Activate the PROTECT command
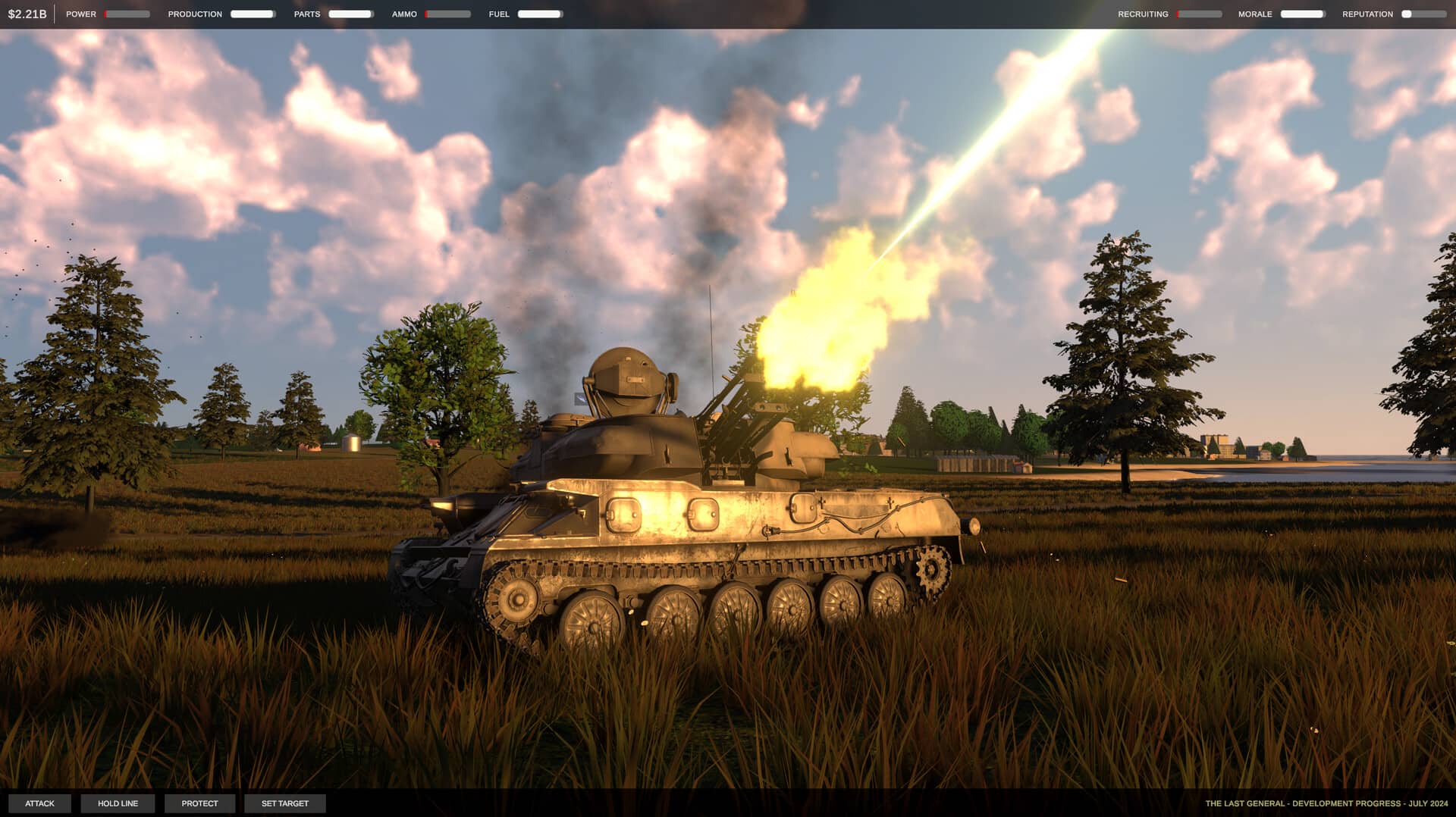 point(199,803)
